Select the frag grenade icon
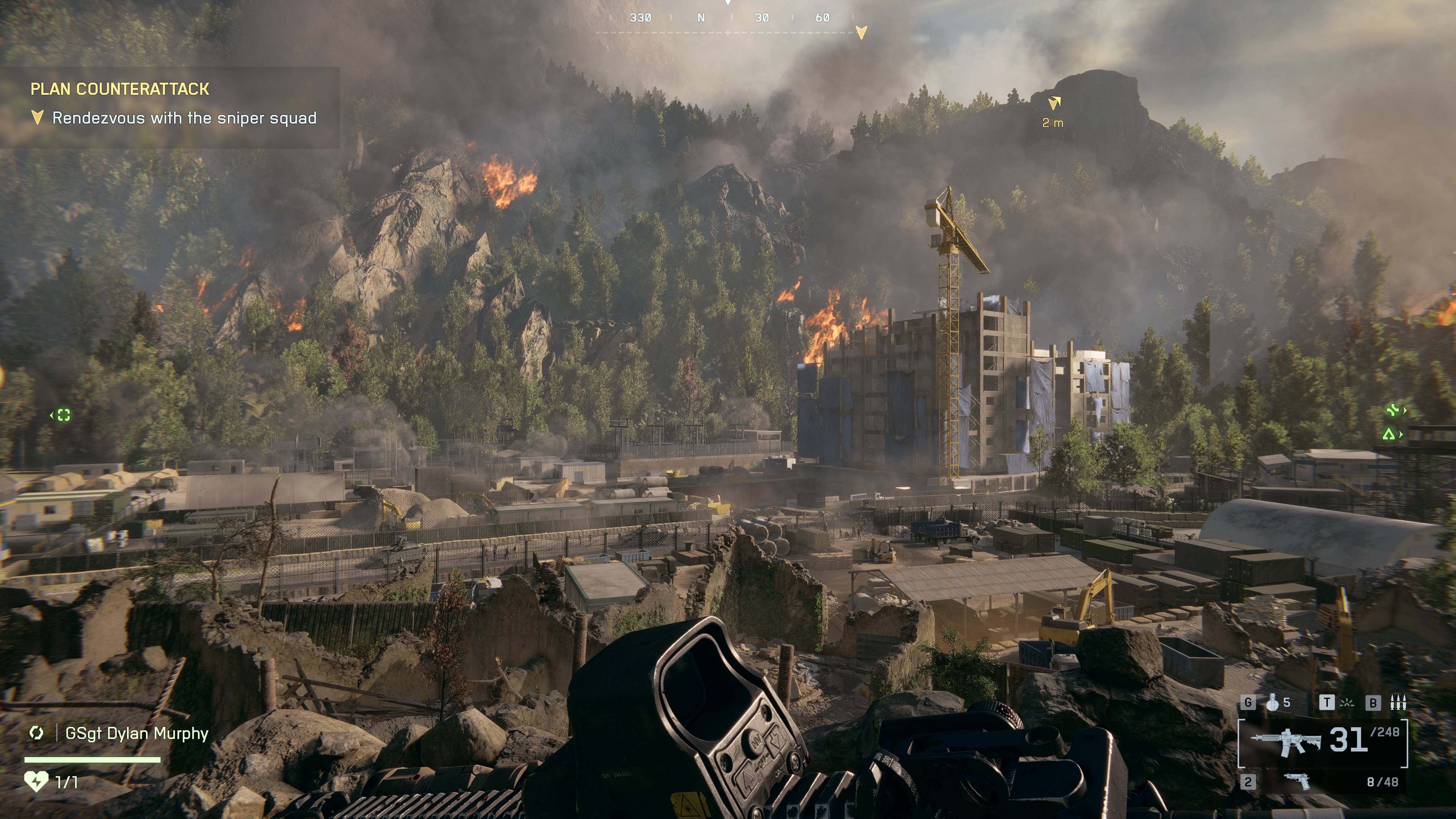Viewport: 1456px width, 819px height. 1273,702
